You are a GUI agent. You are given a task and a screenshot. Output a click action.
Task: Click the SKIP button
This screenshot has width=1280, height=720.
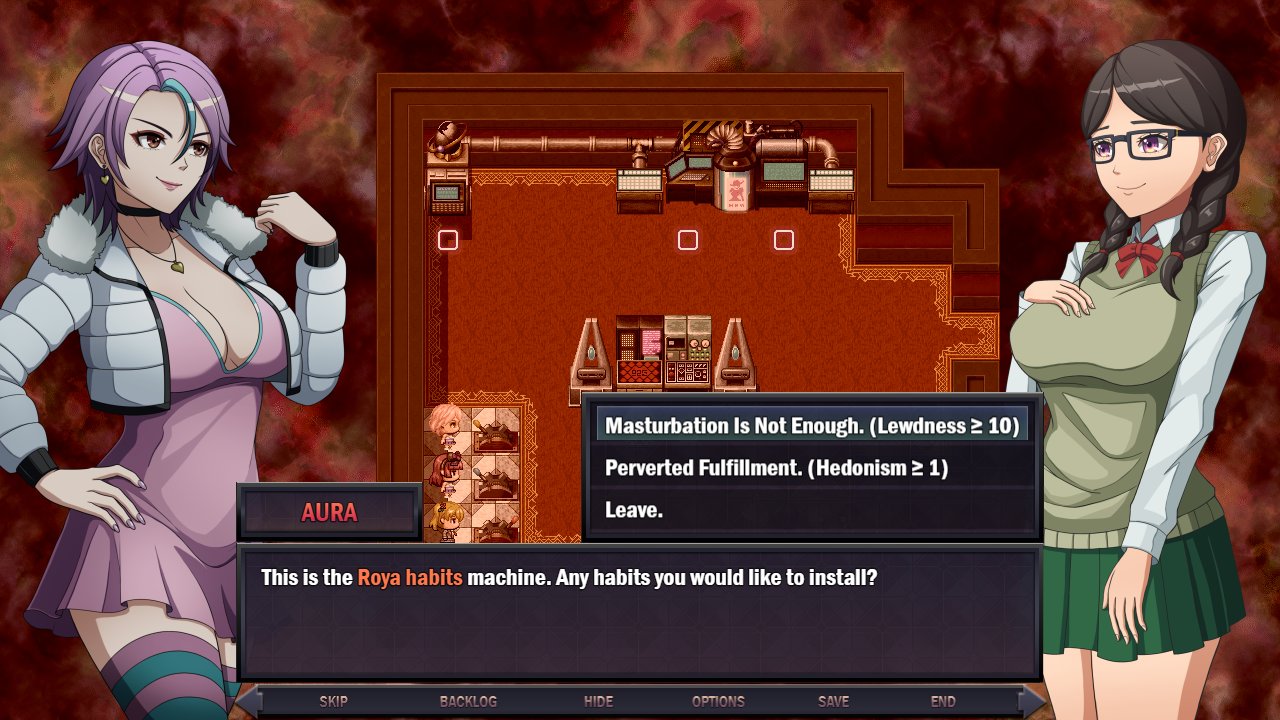click(x=333, y=701)
